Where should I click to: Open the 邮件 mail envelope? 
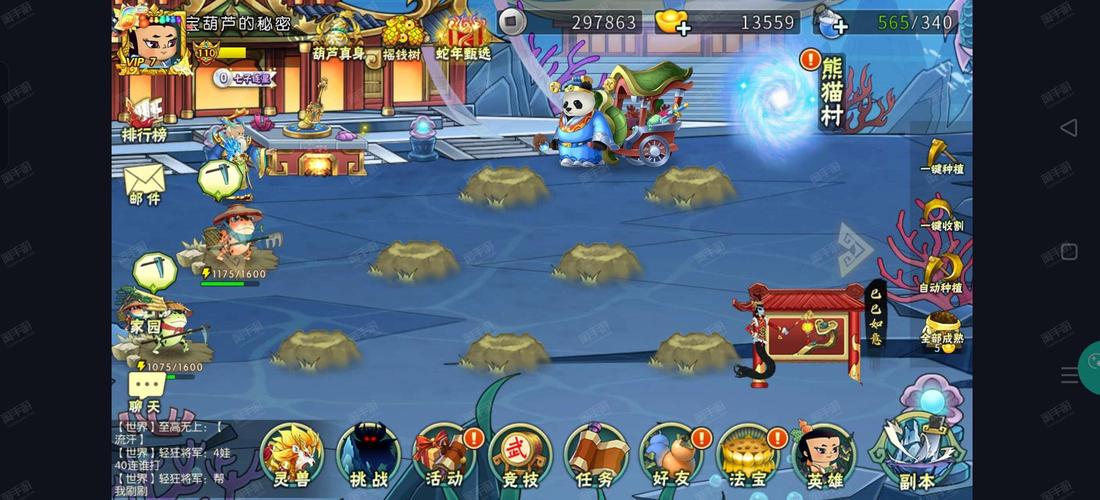coord(144,185)
